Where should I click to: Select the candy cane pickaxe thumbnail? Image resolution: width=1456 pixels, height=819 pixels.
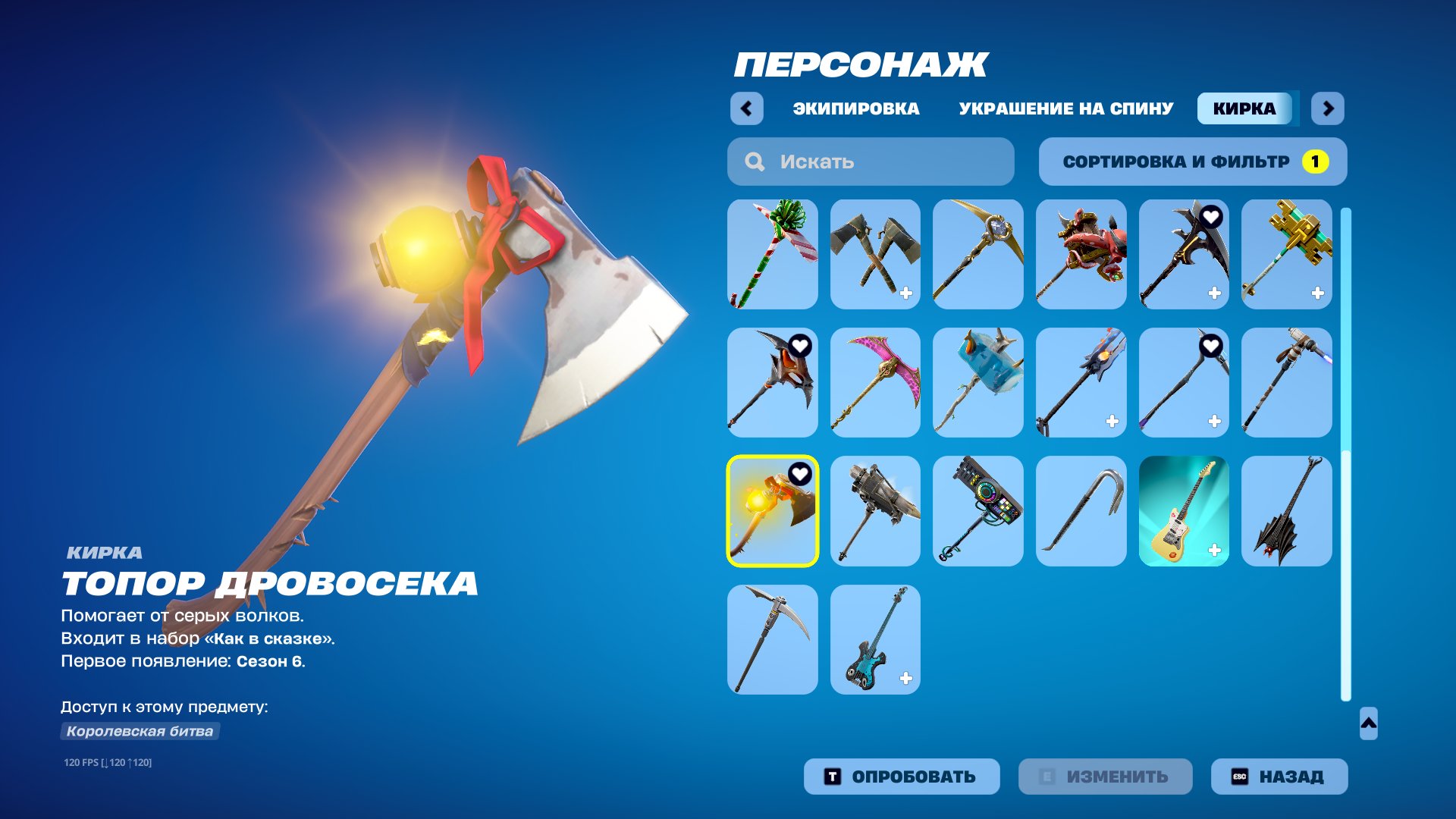(772, 254)
